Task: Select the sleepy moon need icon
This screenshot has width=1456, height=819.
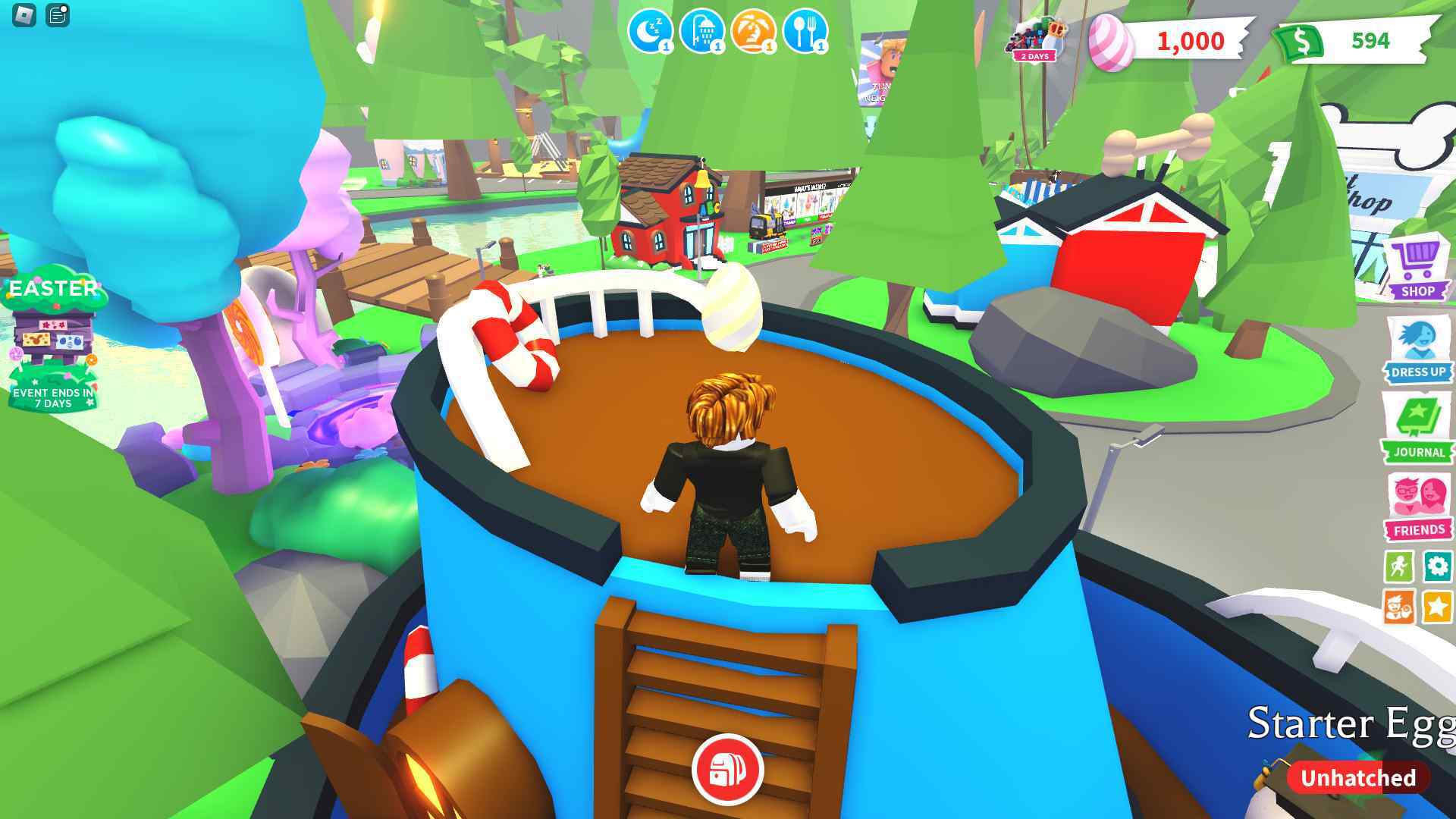Action: click(650, 32)
